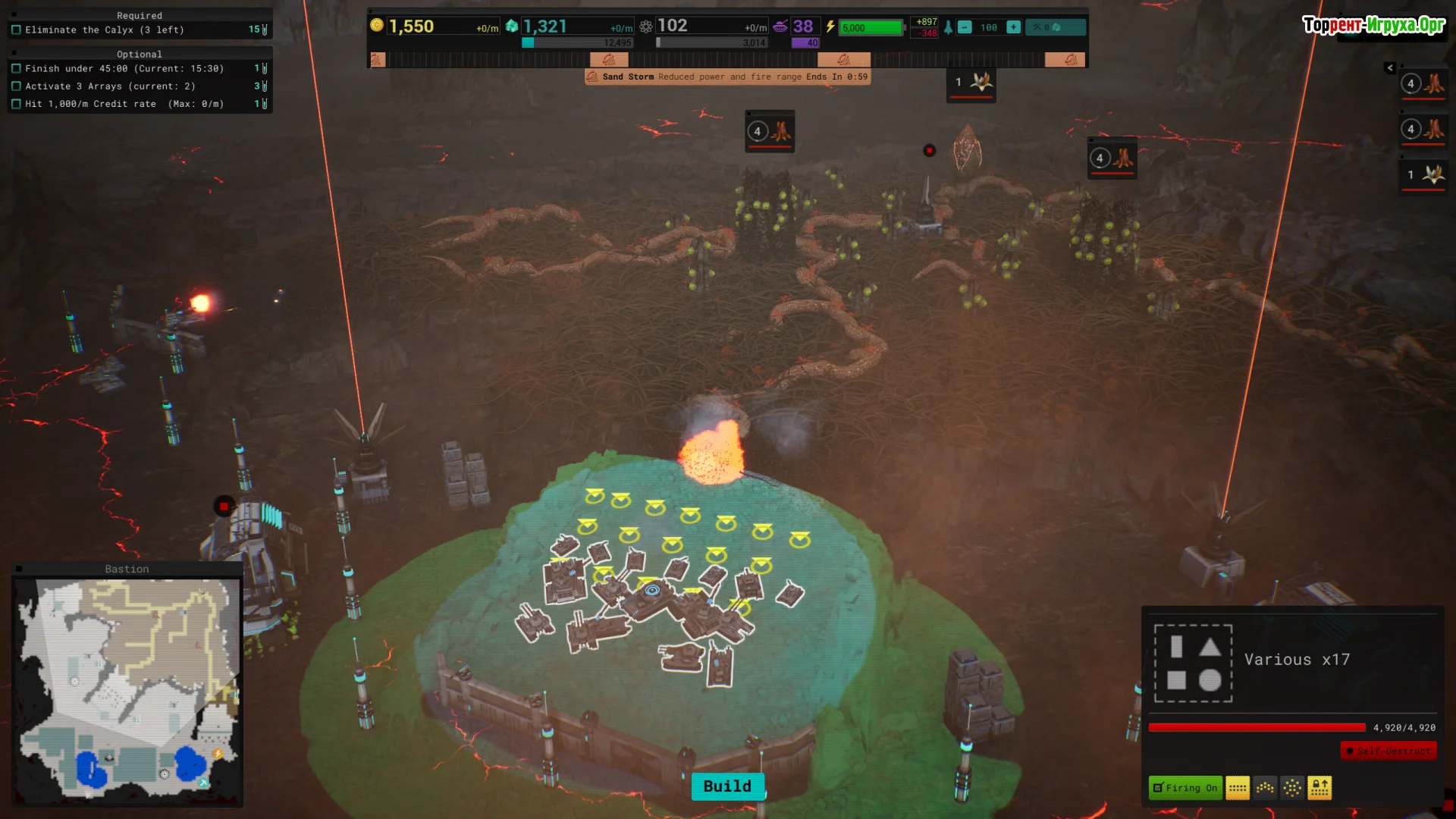Tick the Activate 3 Arrays objective checkbox

coord(17,86)
